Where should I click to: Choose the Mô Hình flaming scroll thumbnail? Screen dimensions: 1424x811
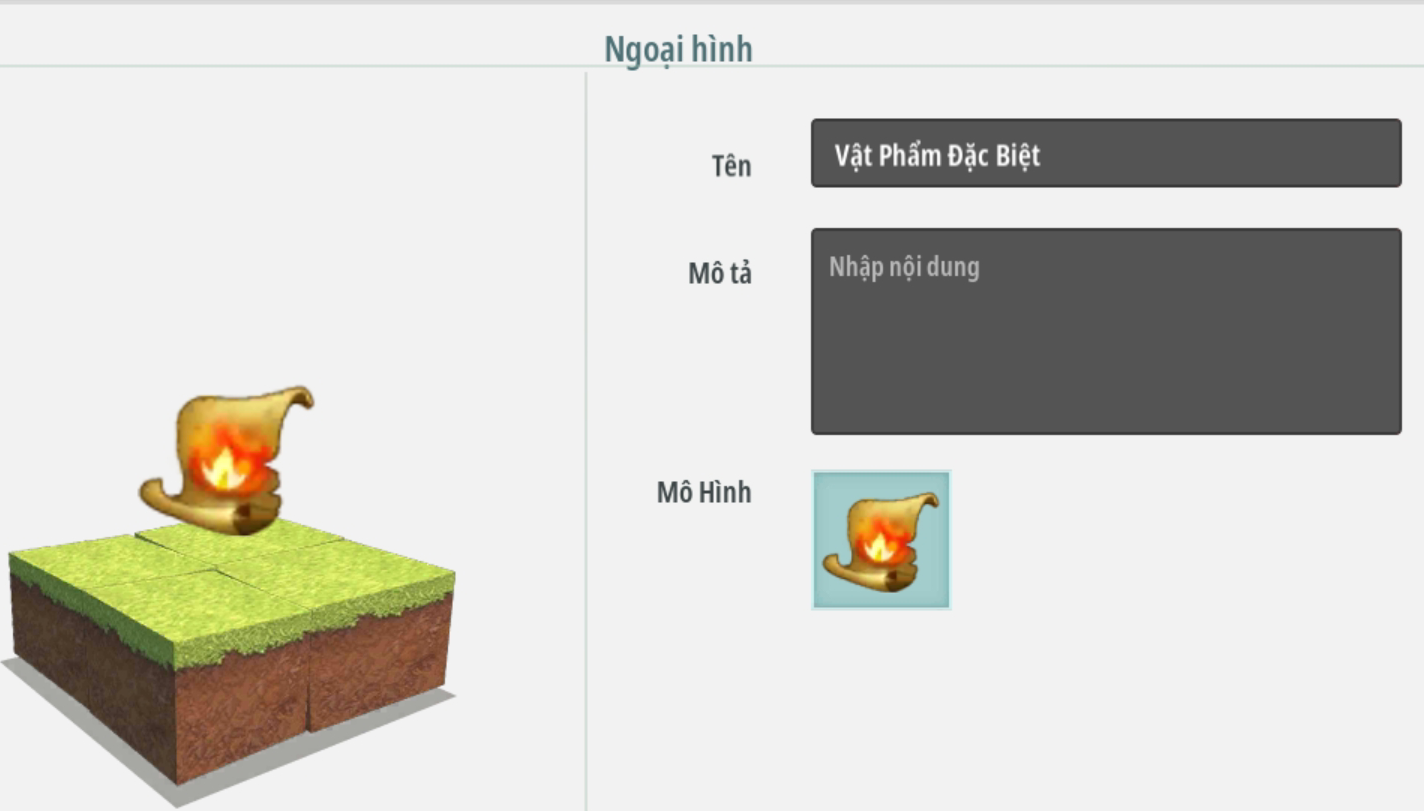tap(881, 540)
